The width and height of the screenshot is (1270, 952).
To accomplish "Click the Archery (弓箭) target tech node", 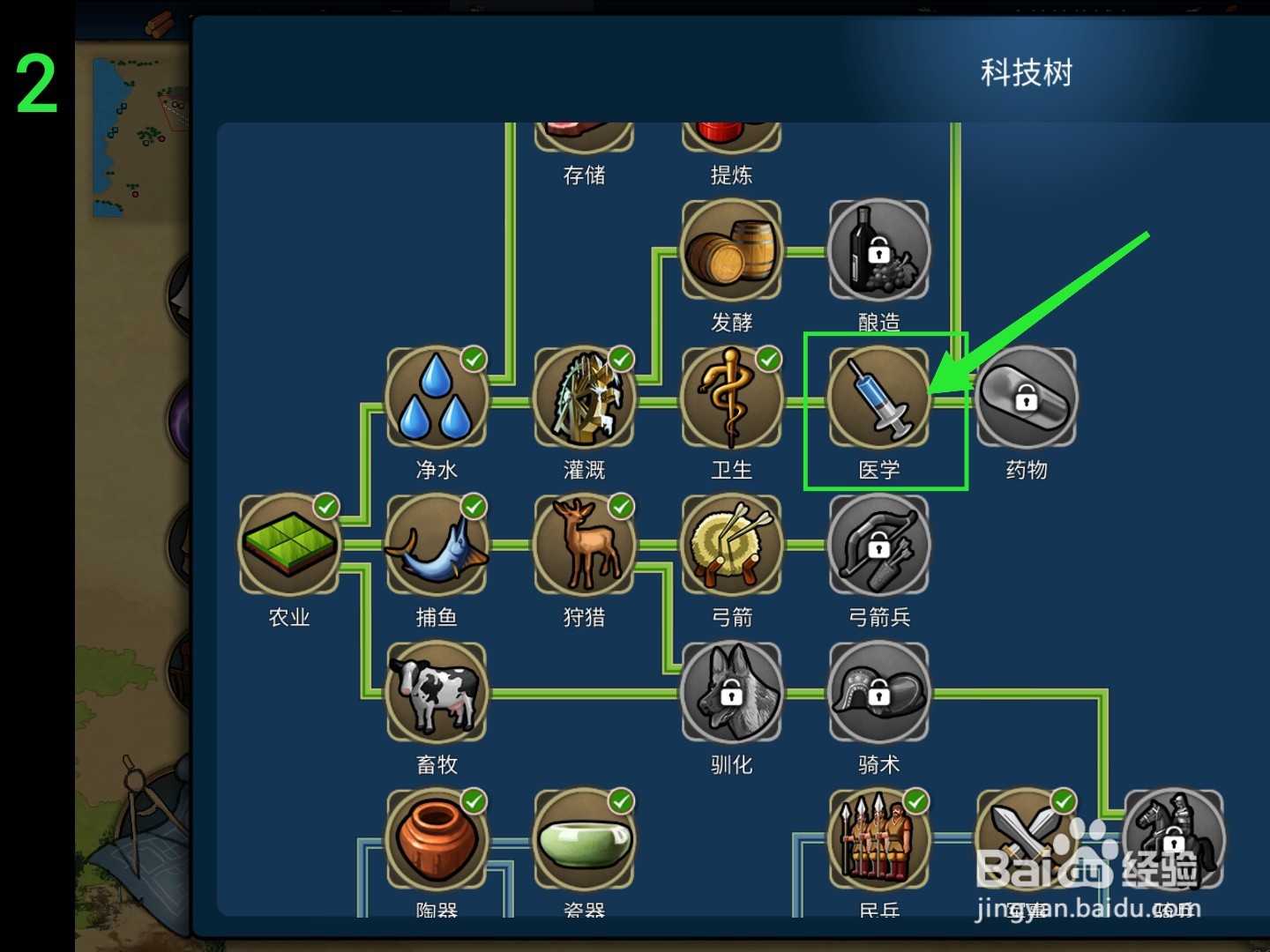I will [x=732, y=544].
